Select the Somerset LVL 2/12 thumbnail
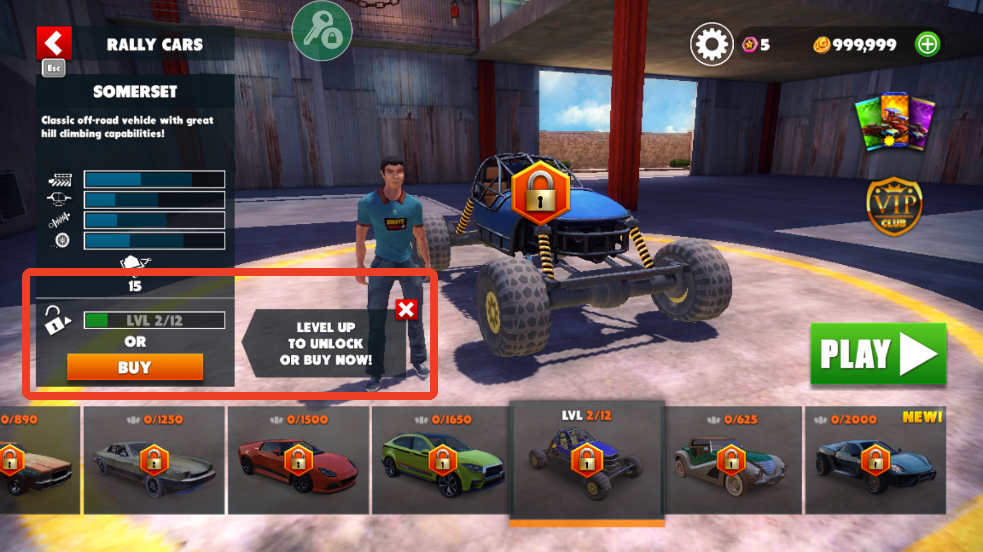 (586, 460)
